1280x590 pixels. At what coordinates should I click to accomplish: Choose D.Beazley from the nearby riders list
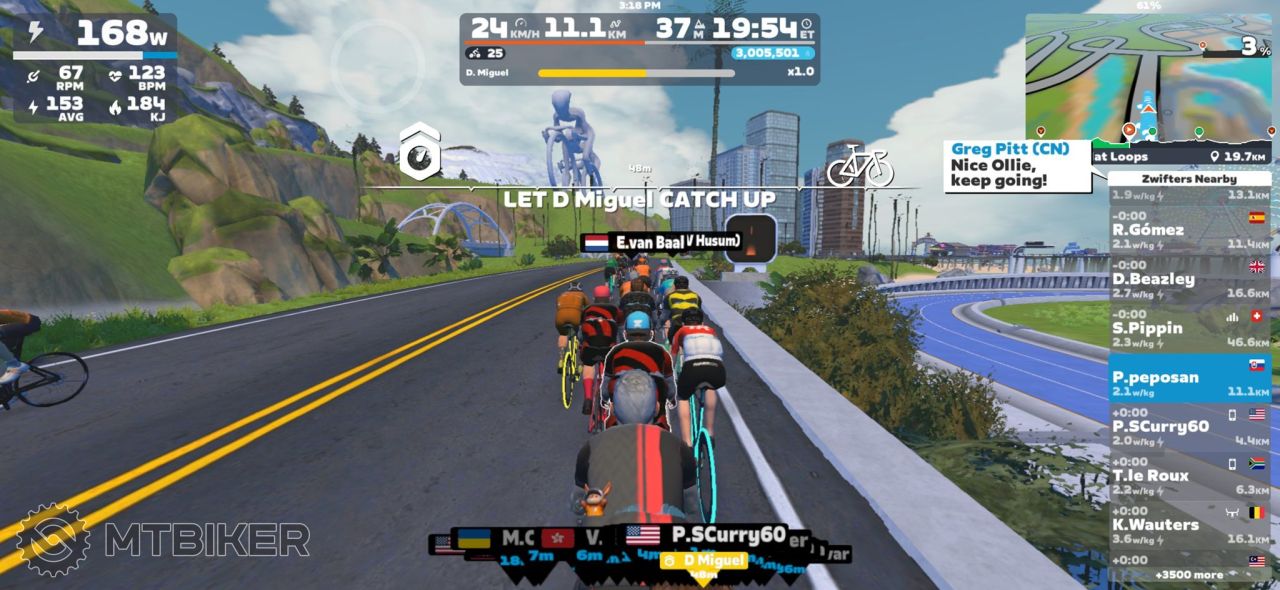point(1189,279)
